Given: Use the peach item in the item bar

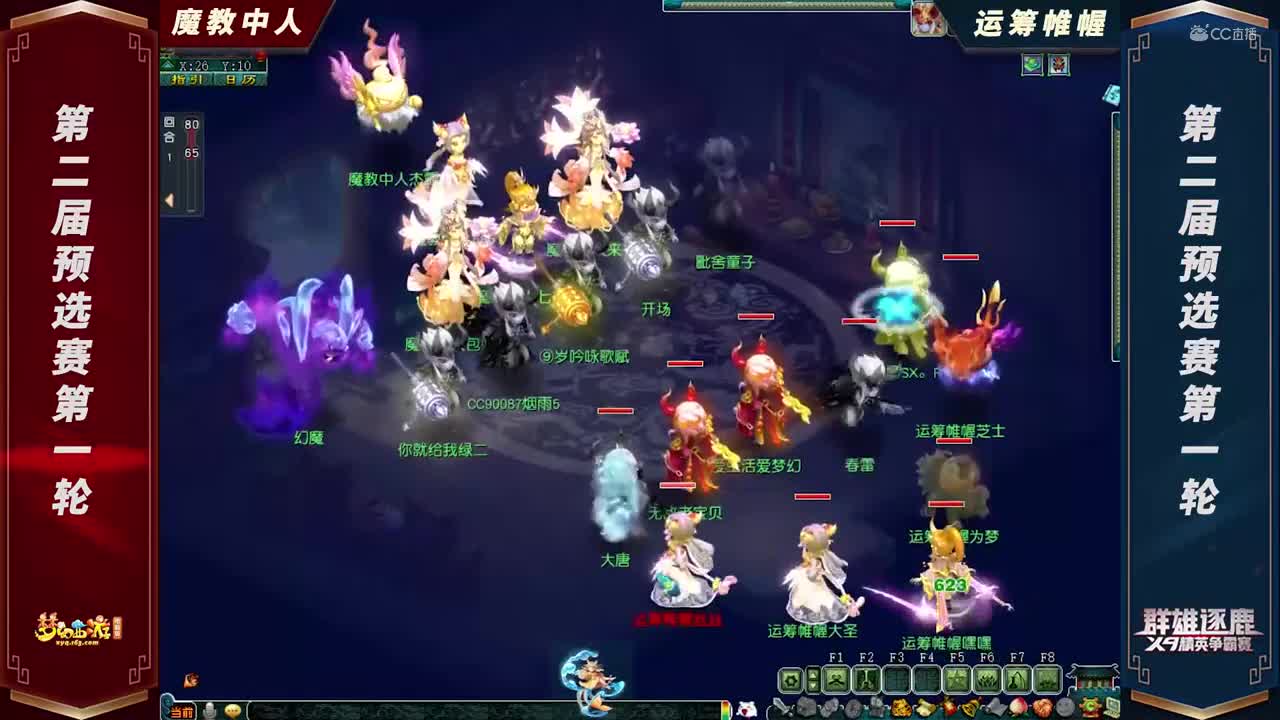Looking at the screenshot, I should tap(1019, 706).
